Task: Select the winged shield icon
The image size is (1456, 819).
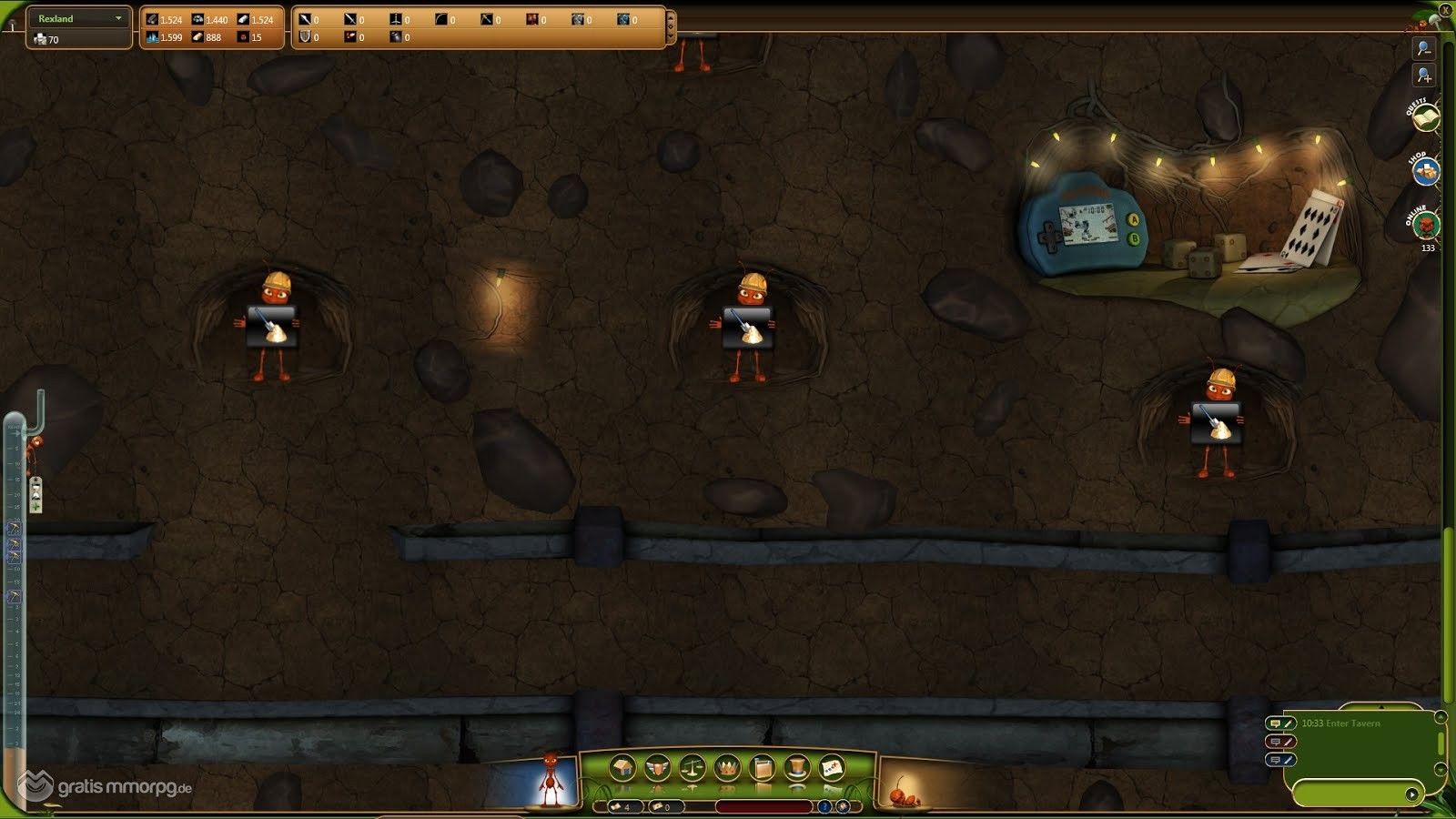Action: coord(657,768)
